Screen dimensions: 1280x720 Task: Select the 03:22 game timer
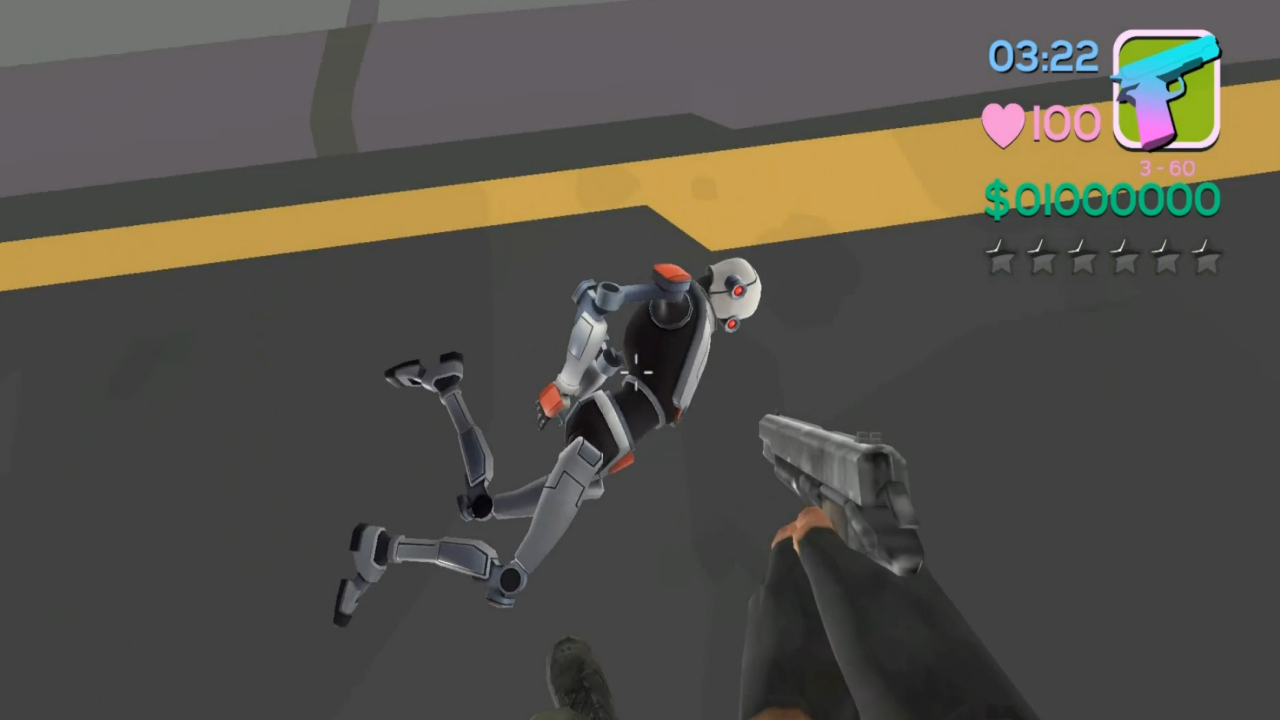(x=1043, y=57)
